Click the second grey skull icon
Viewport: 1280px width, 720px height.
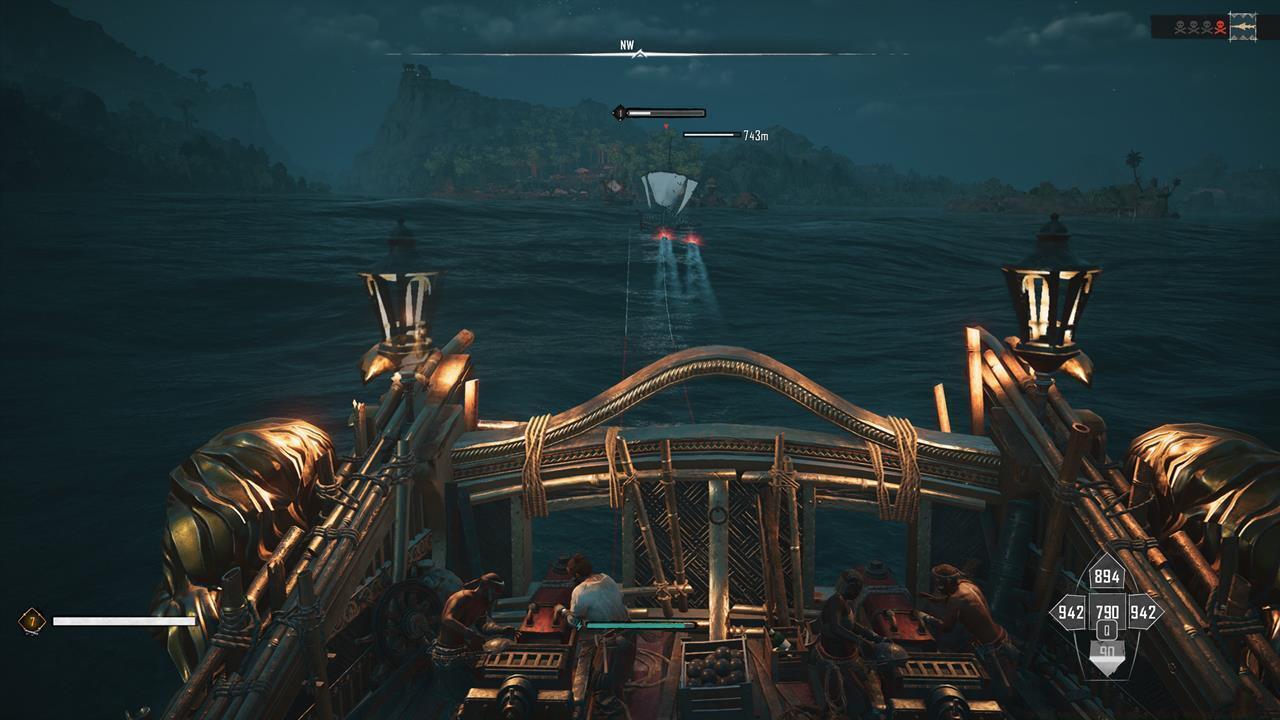tap(1194, 26)
